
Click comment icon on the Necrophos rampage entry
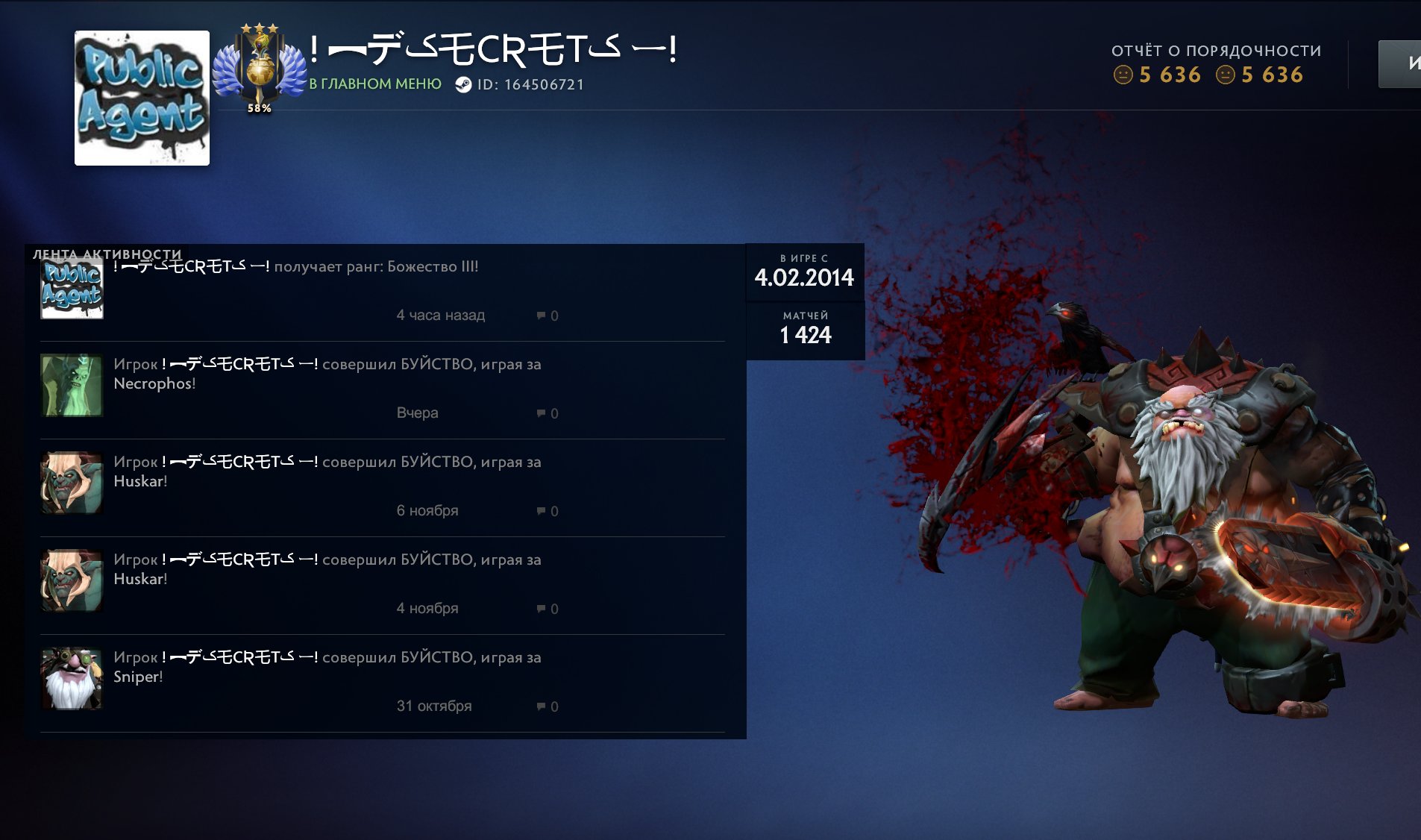pyautogui.click(x=541, y=413)
